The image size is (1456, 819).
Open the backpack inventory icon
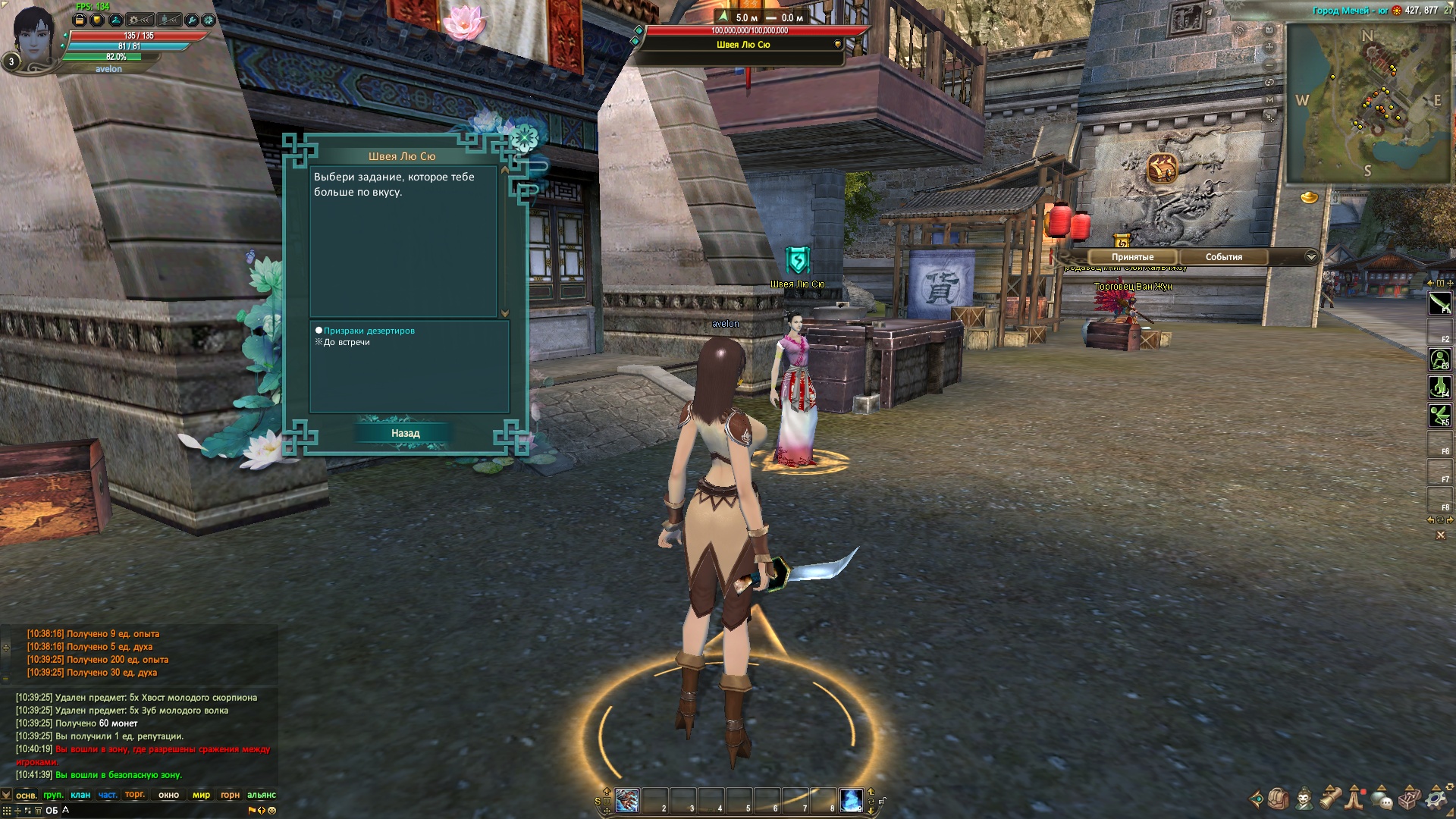pos(1279,799)
